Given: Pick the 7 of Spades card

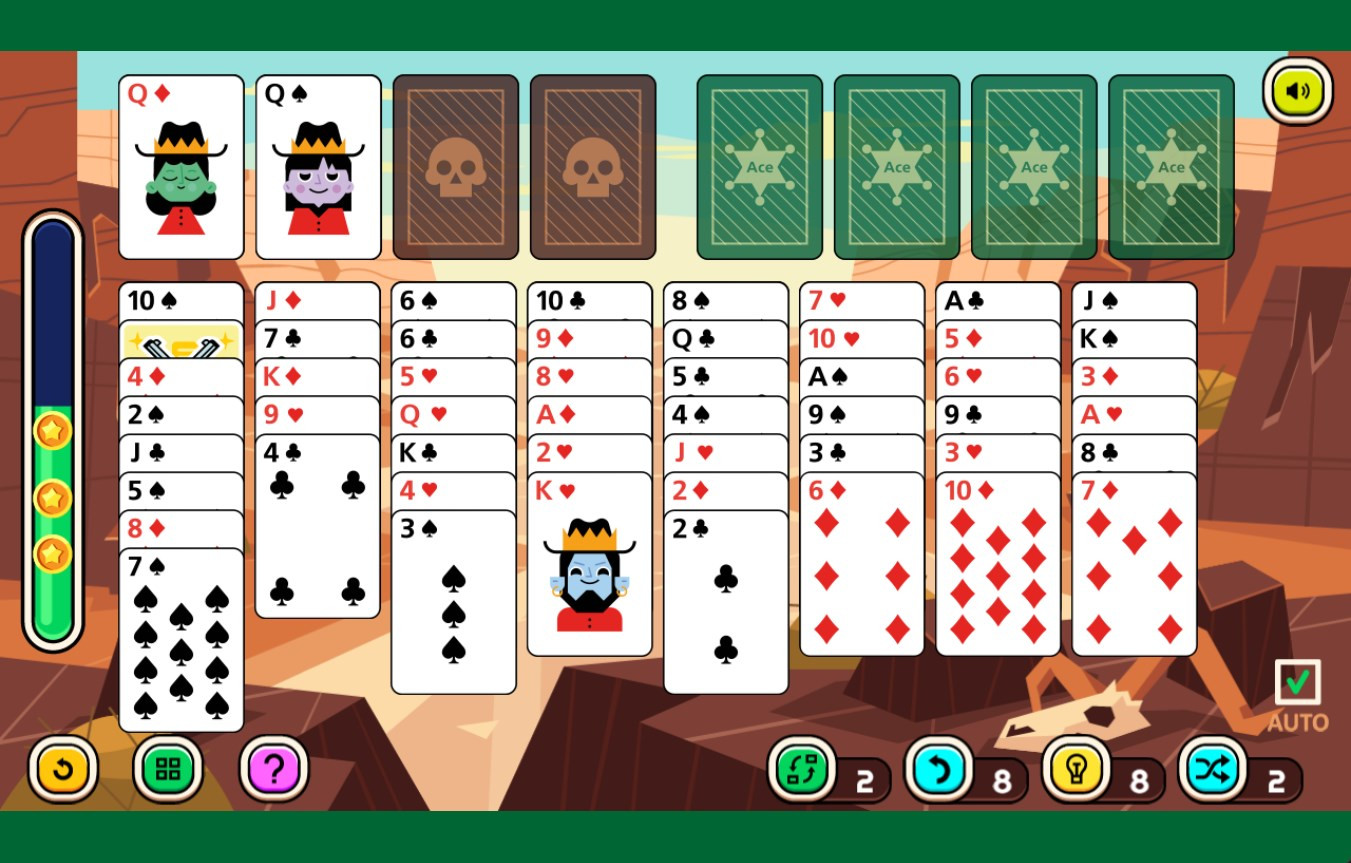Looking at the screenshot, I should click(x=181, y=640).
